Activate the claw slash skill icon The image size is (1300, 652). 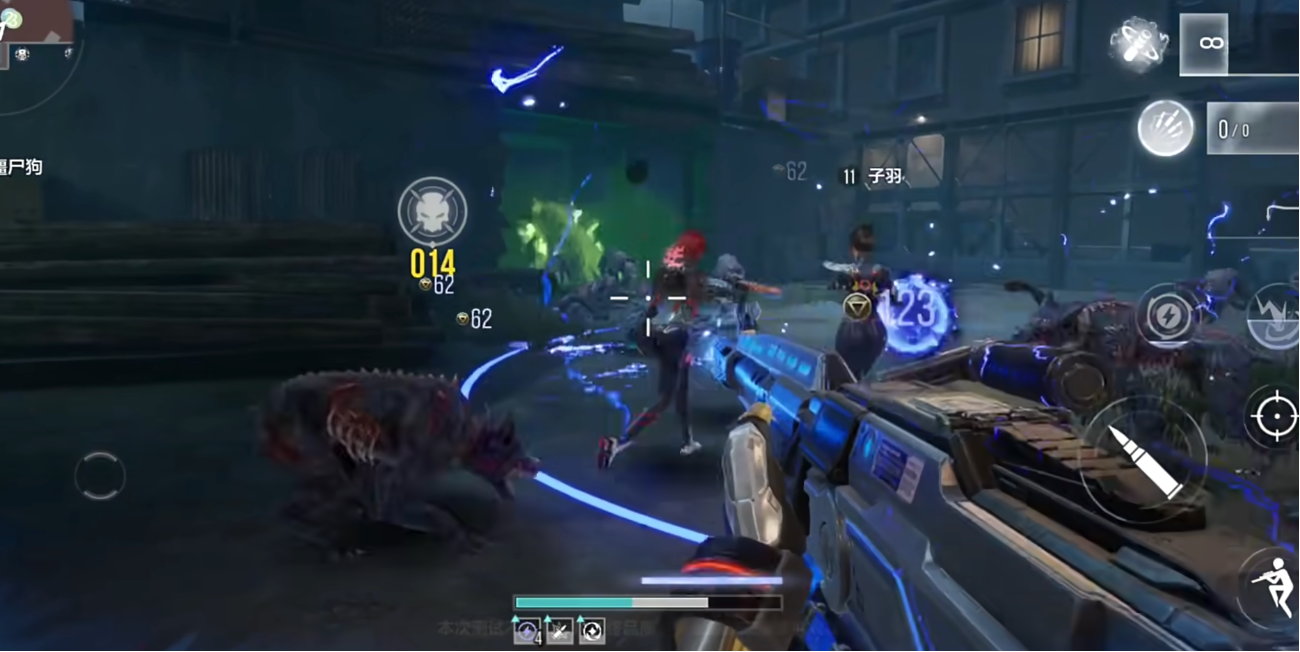[x=1166, y=128]
